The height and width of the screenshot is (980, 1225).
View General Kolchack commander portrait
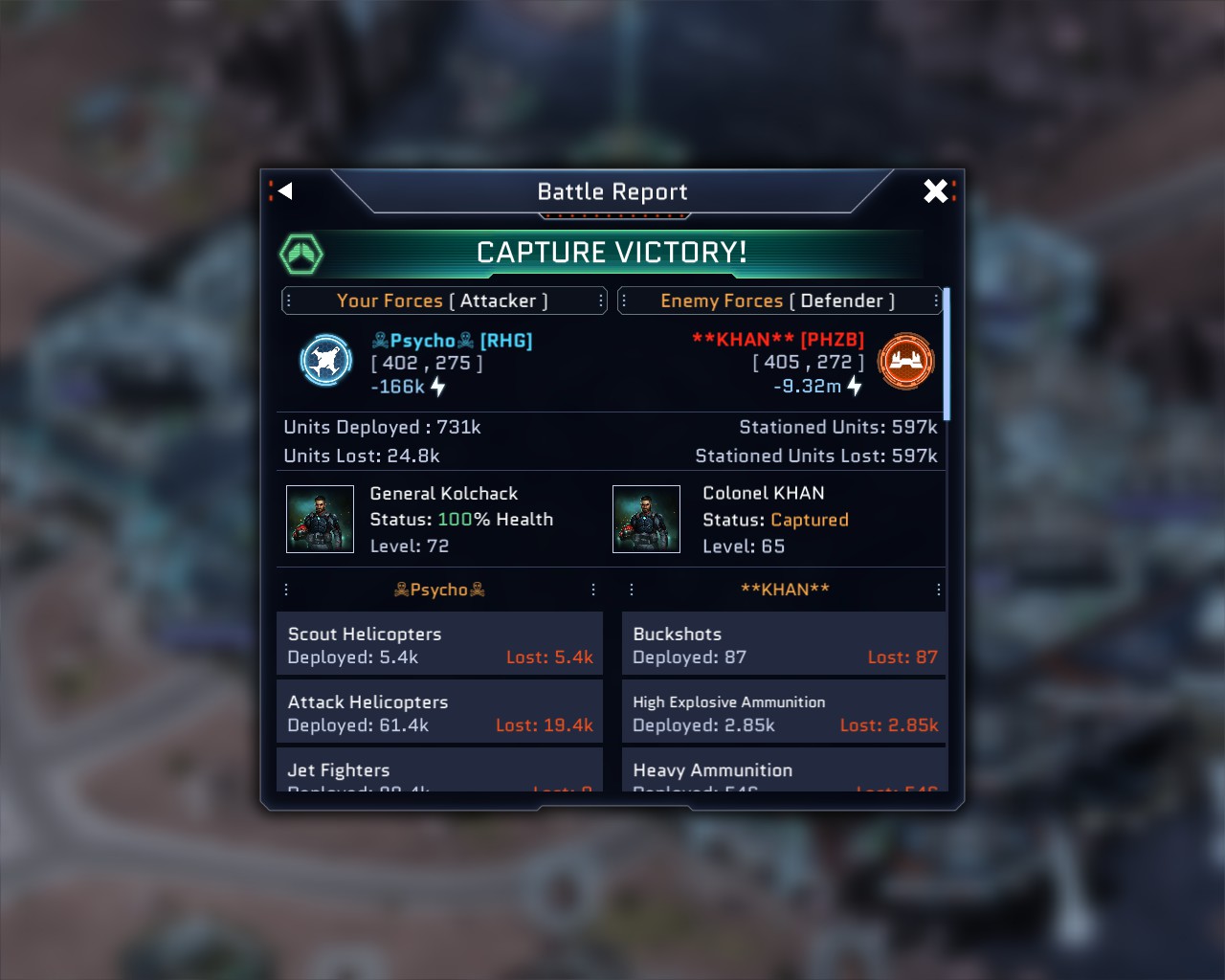pyautogui.click(x=321, y=520)
